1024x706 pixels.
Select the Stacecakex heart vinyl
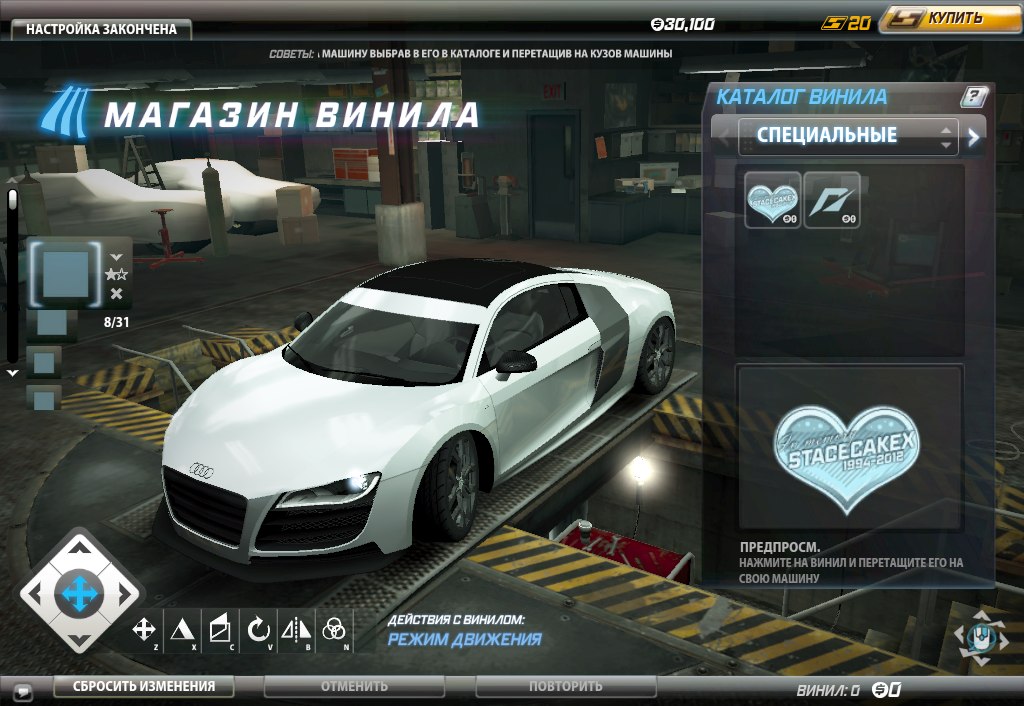774,200
